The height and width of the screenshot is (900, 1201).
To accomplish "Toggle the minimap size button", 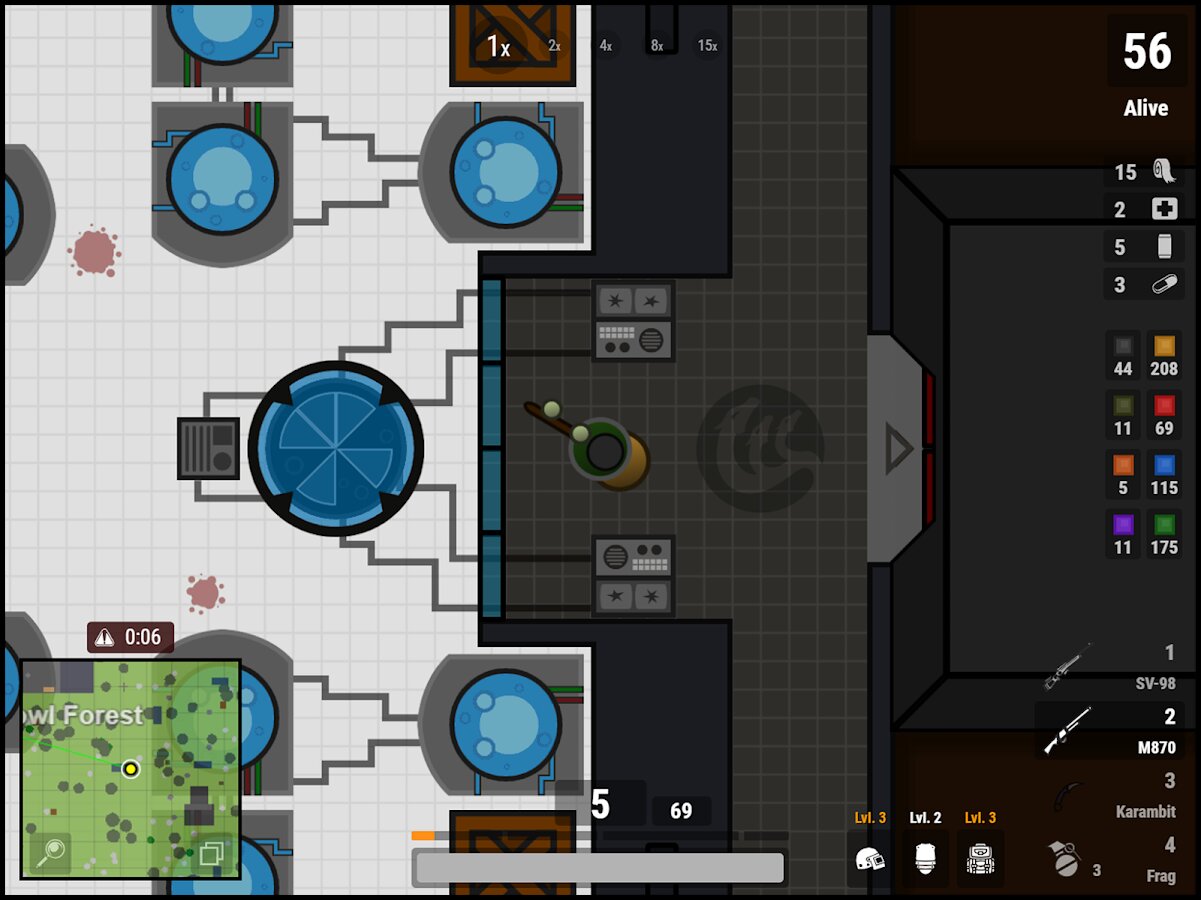I will tap(211, 853).
